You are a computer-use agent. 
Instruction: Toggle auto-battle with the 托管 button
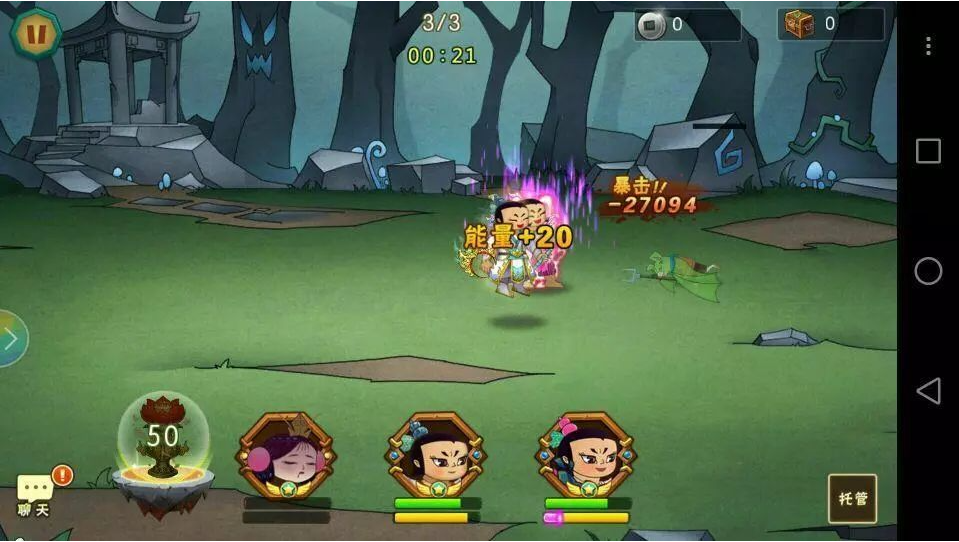(852, 498)
